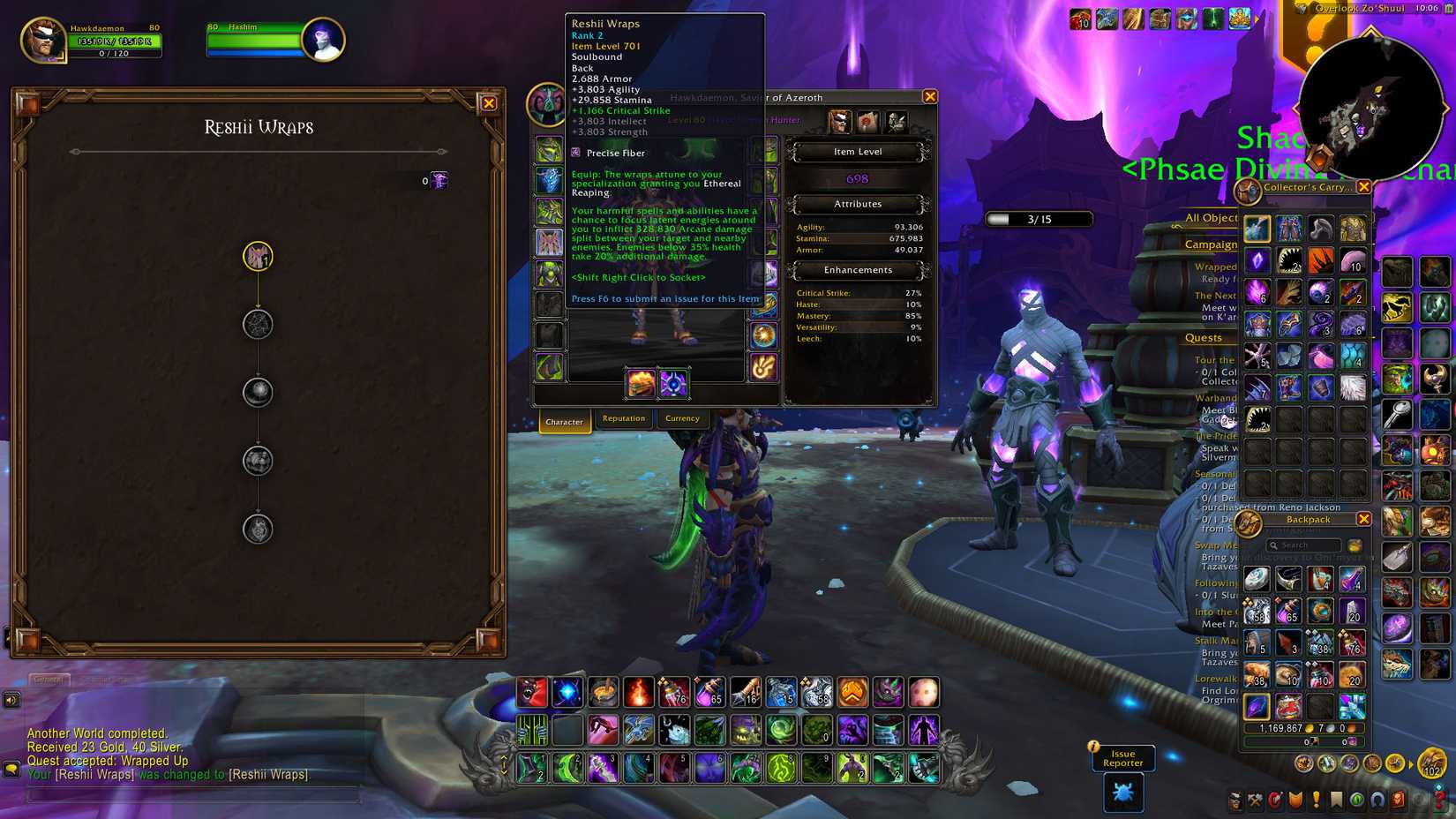Open the Character Info micro menu icon

pyautogui.click(x=1235, y=799)
